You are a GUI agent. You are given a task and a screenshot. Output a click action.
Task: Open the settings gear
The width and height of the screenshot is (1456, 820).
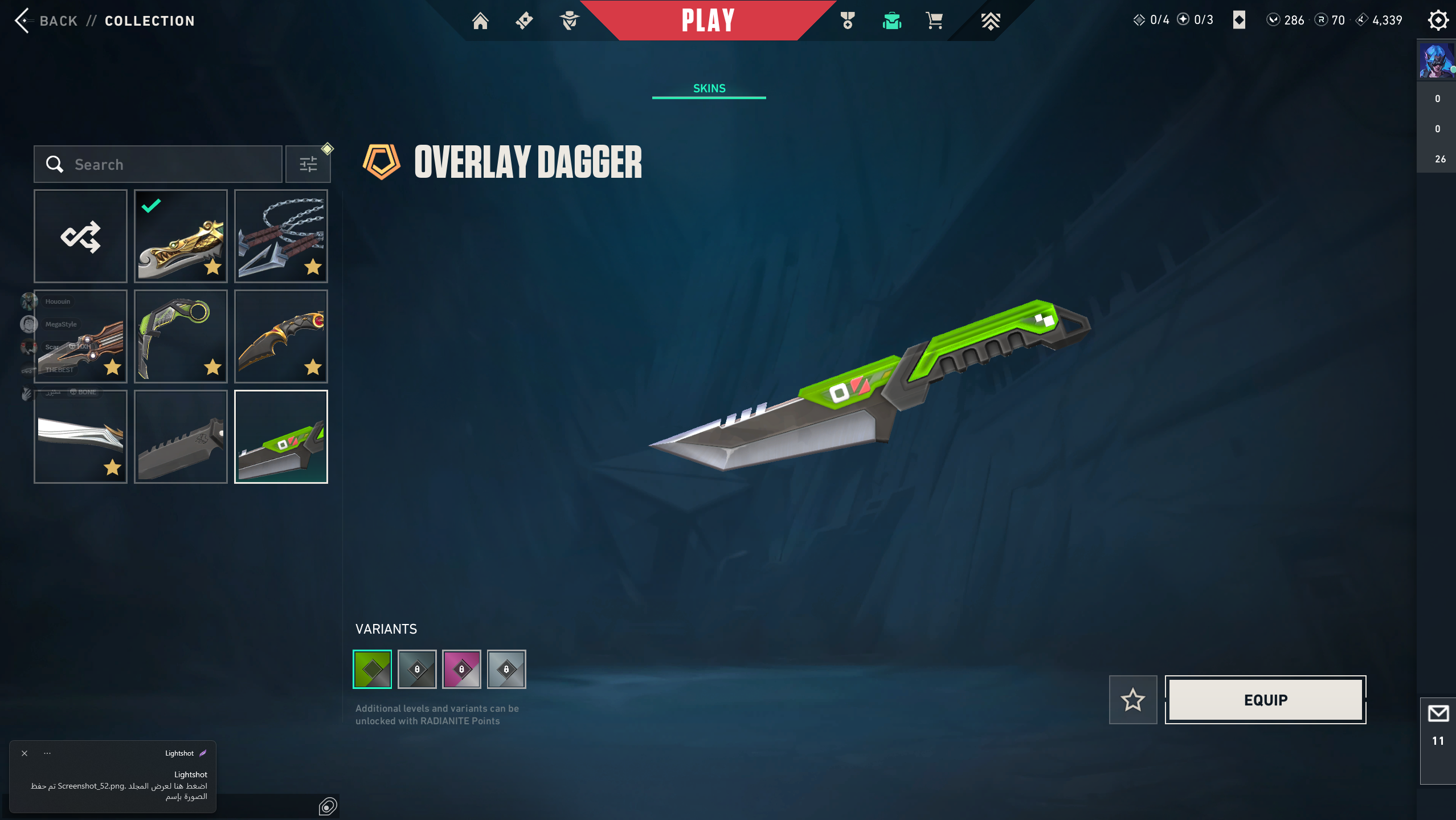coord(1438,21)
